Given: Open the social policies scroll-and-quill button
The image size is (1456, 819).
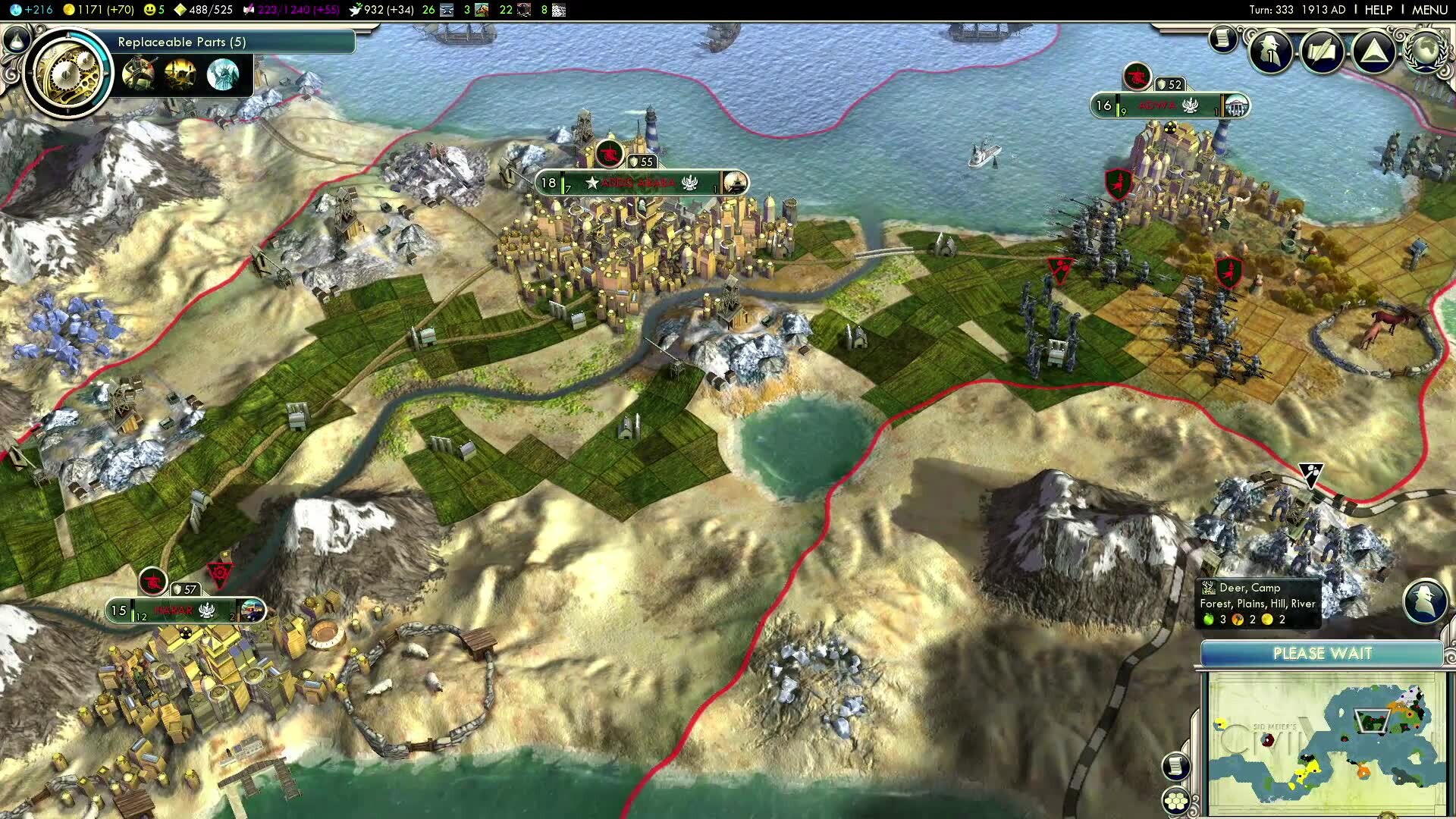Looking at the screenshot, I should (1322, 52).
